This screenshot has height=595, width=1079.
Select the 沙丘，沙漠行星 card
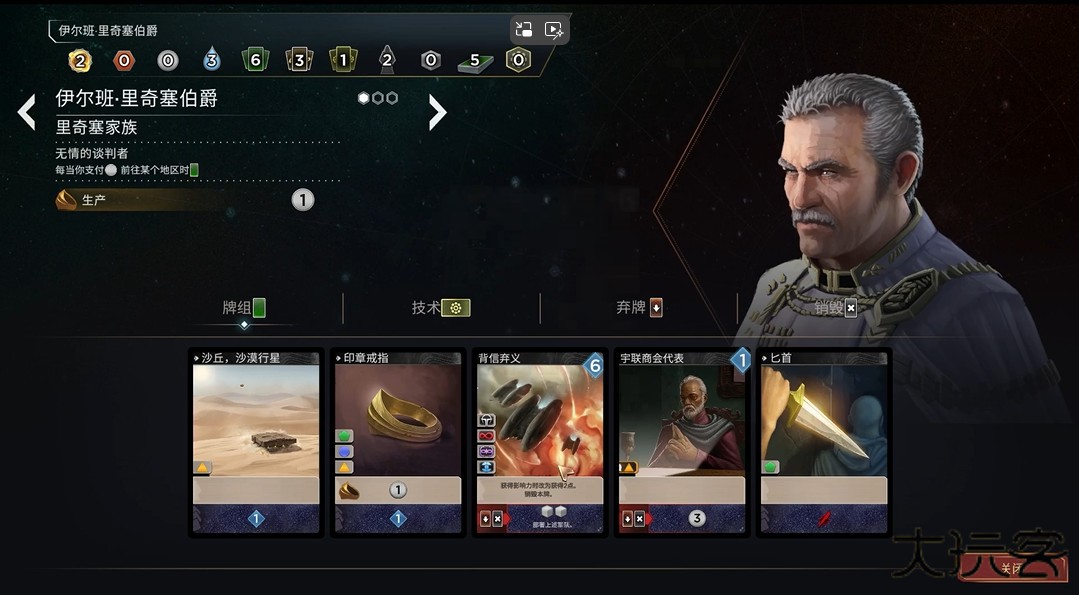click(x=256, y=442)
